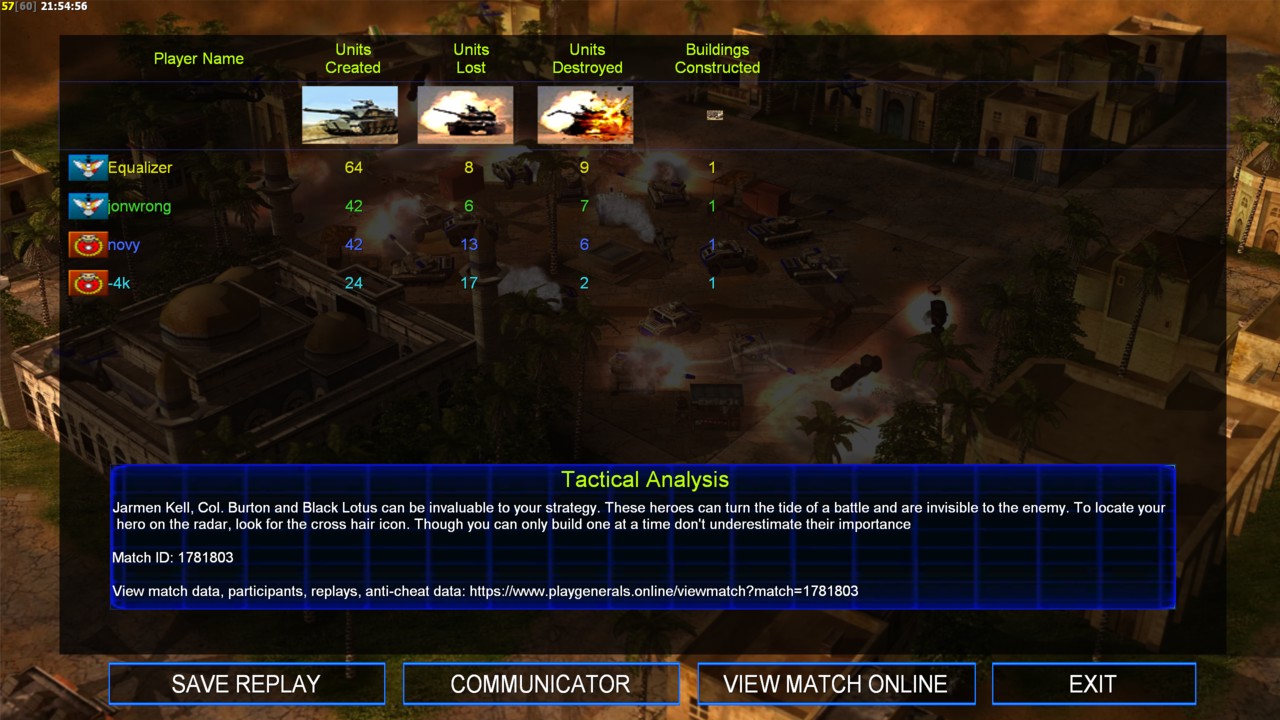View the match online
The image size is (1280, 720).
[835, 684]
